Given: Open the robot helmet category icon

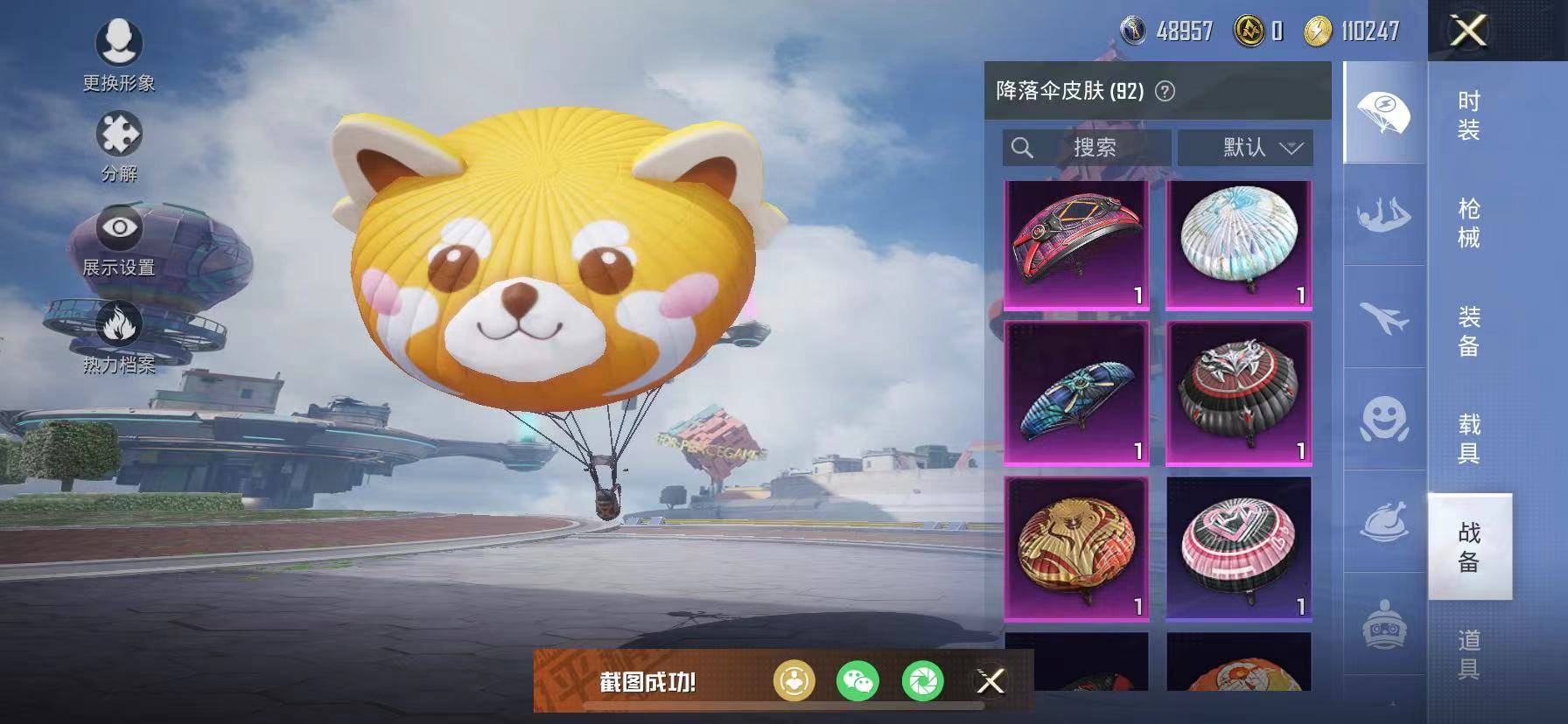Looking at the screenshot, I should click(1386, 623).
